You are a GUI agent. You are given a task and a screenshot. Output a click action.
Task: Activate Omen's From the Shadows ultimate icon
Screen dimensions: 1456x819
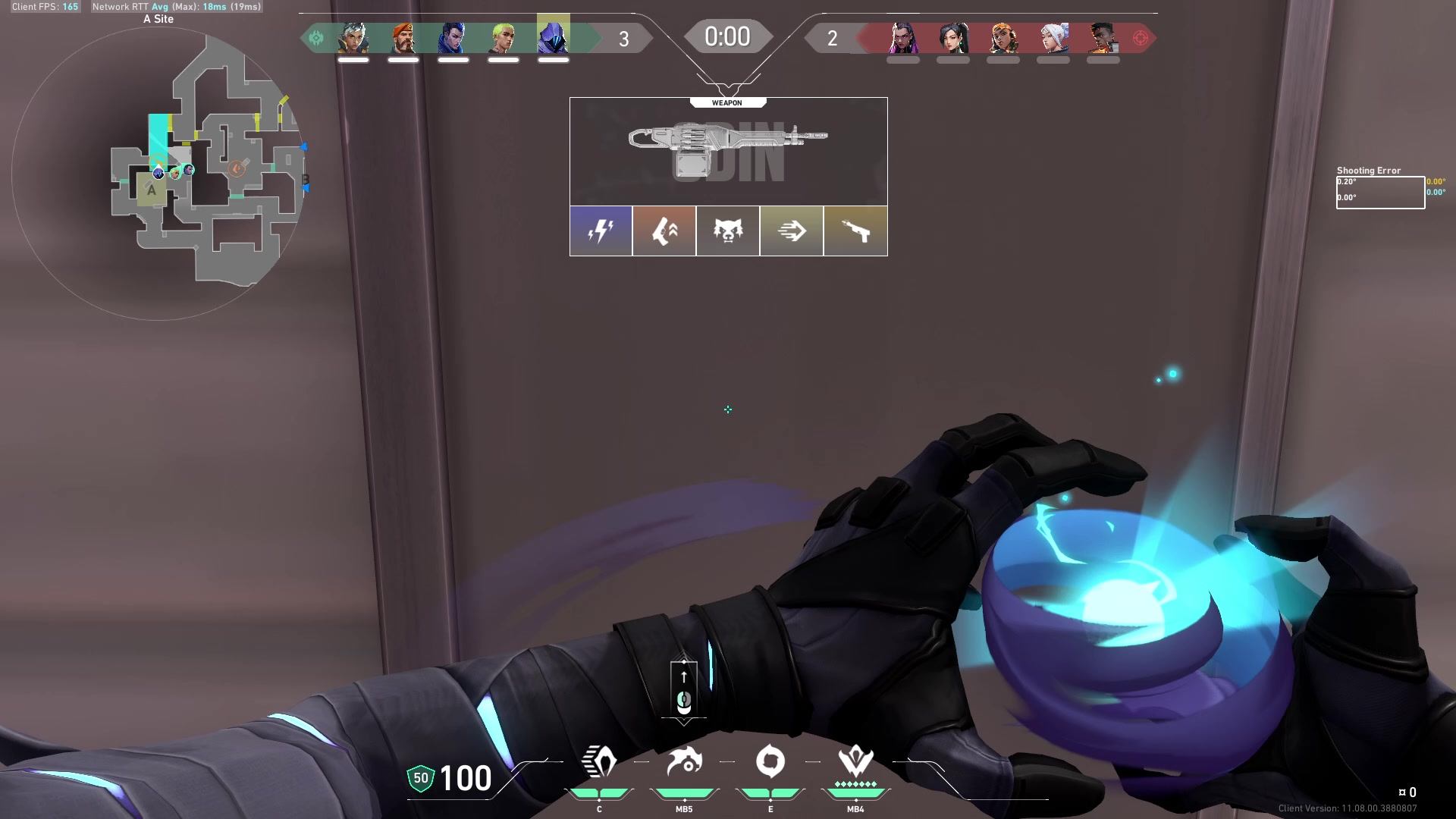click(x=855, y=762)
